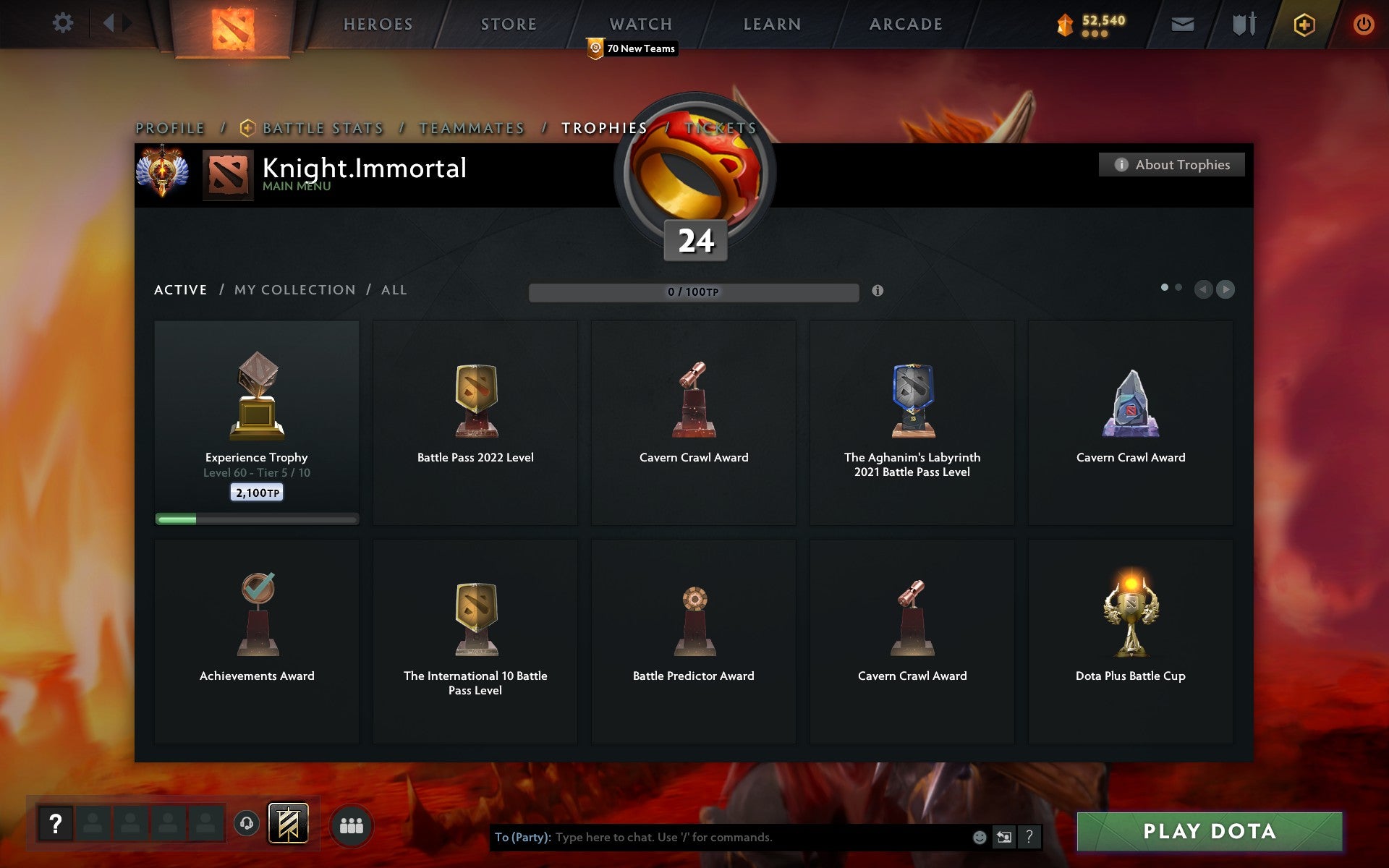Switch to the MY COLLECTION trophies filter
This screenshot has height=868, width=1389.
click(294, 289)
